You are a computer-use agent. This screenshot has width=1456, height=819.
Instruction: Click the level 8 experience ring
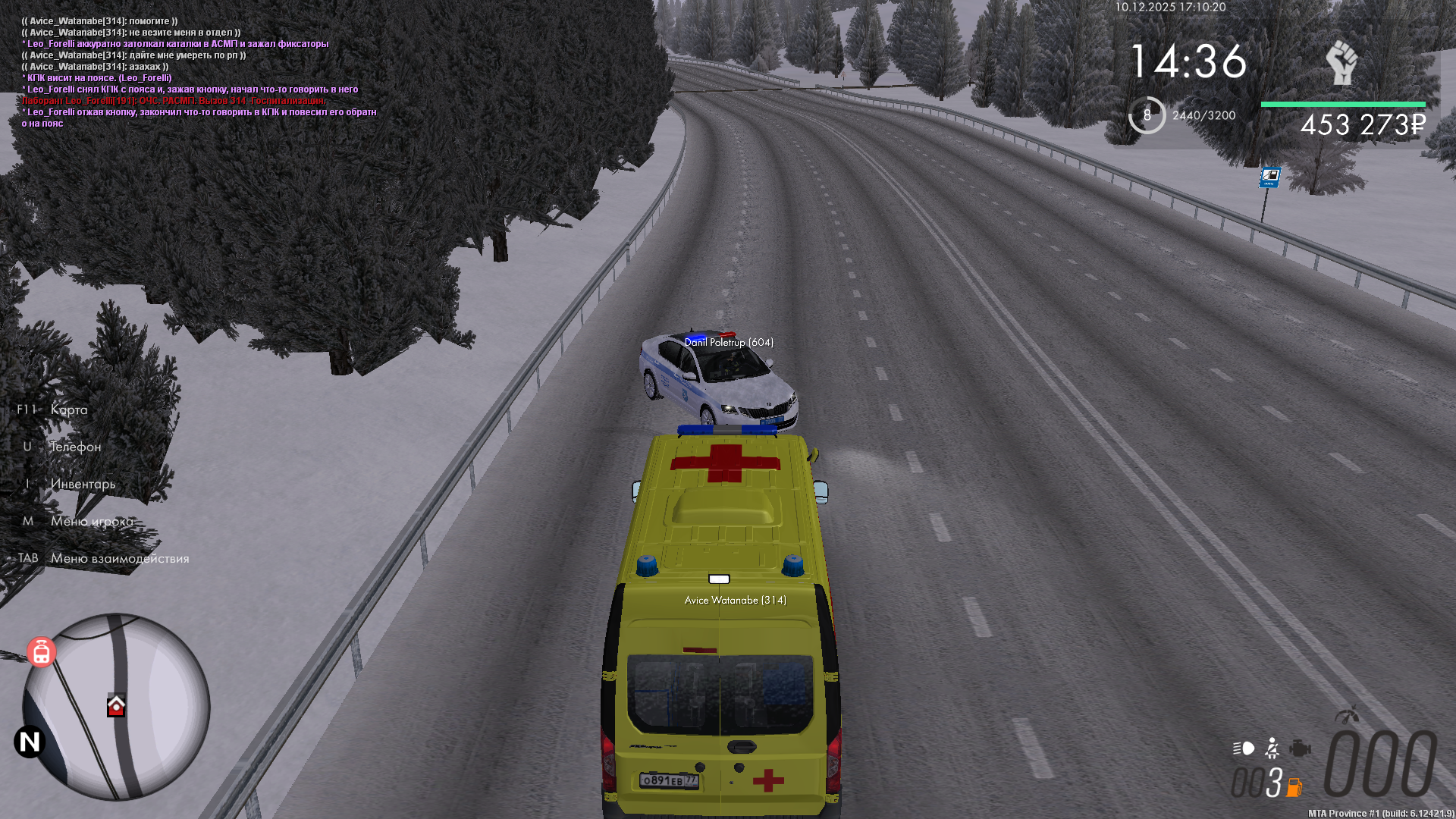click(1147, 115)
